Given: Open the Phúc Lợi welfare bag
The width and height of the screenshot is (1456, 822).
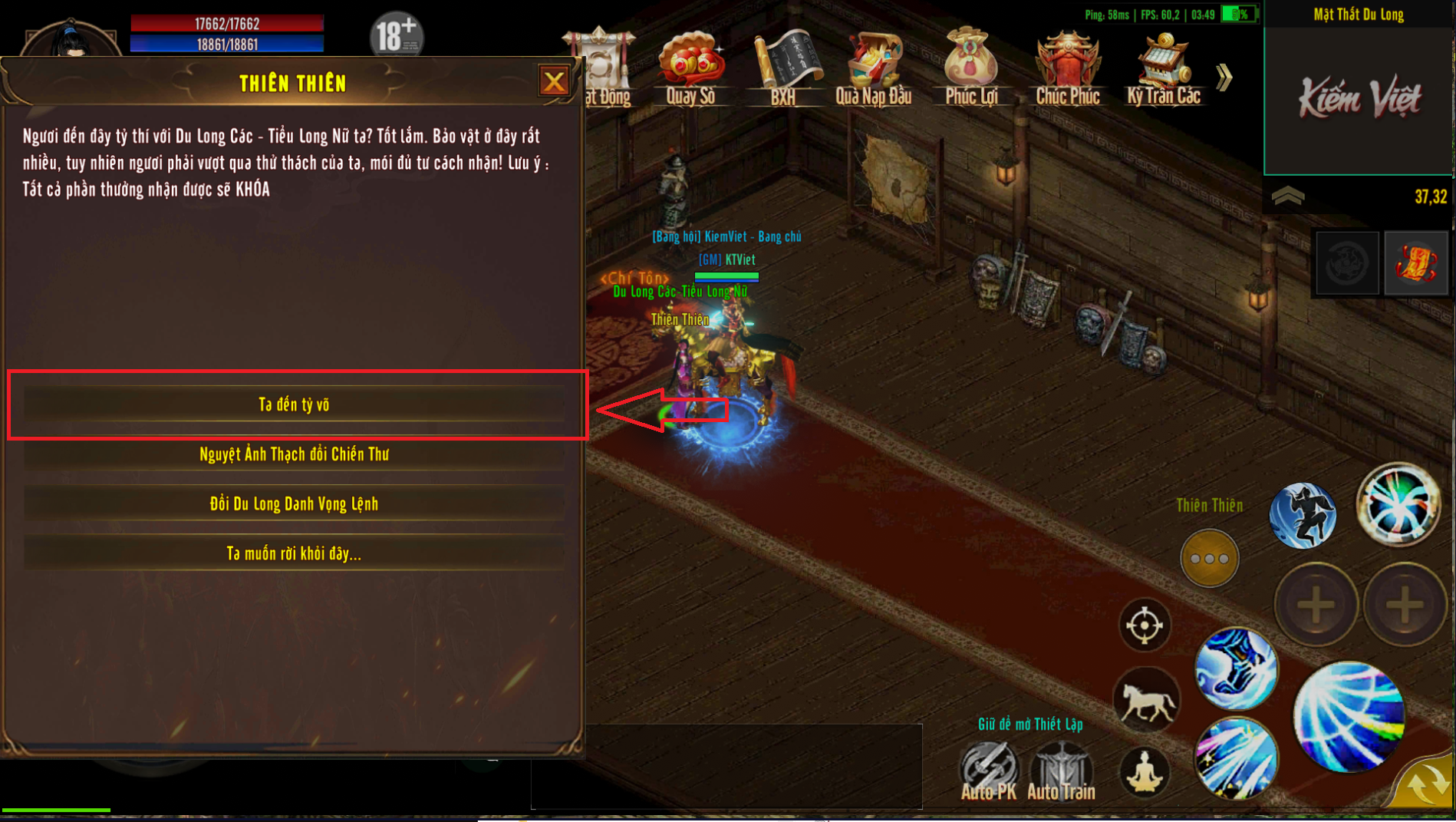Looking at the screenshot, I should click(970, 68).
